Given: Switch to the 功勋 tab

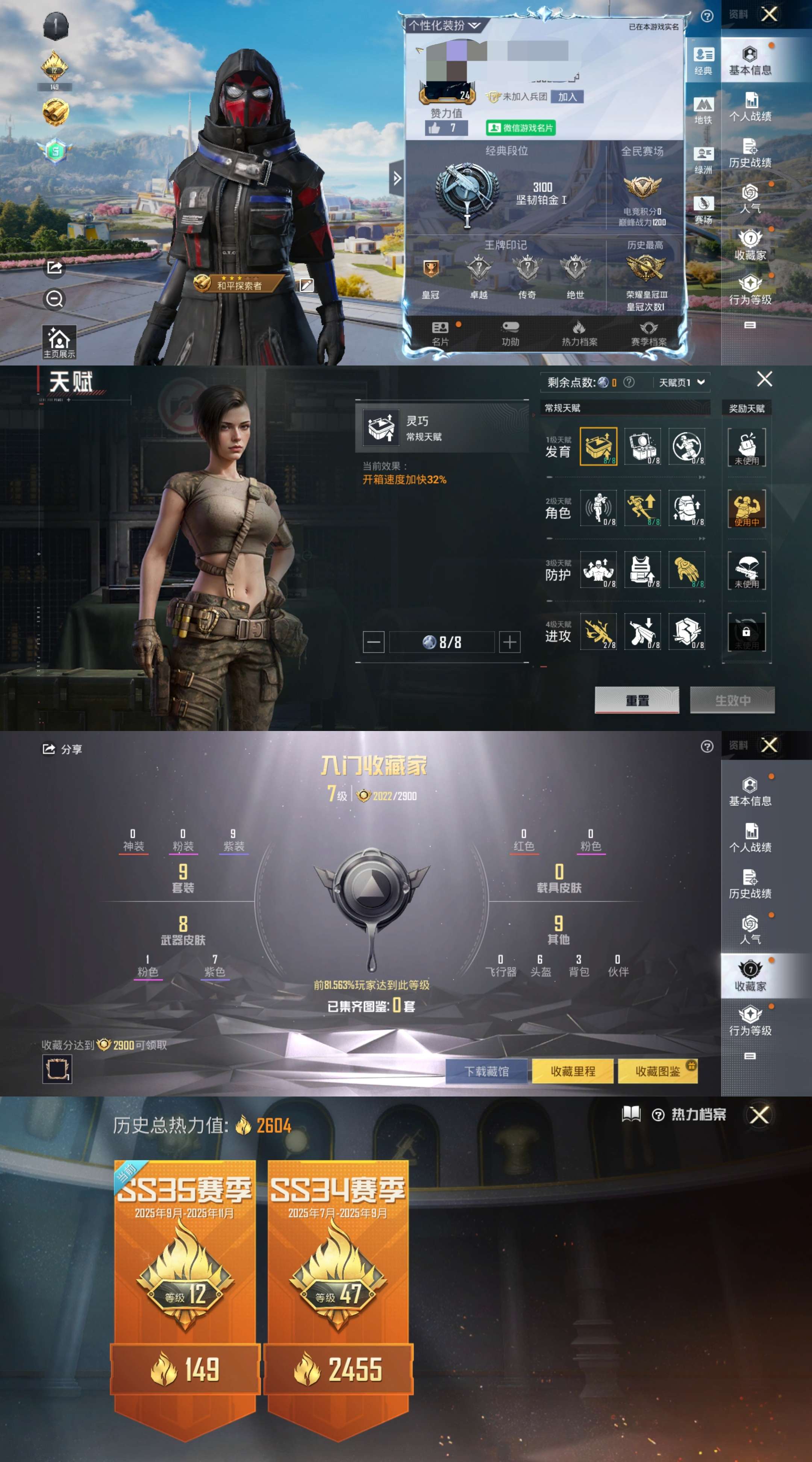Looking at the screenshot, I should [x=510, y=333].
